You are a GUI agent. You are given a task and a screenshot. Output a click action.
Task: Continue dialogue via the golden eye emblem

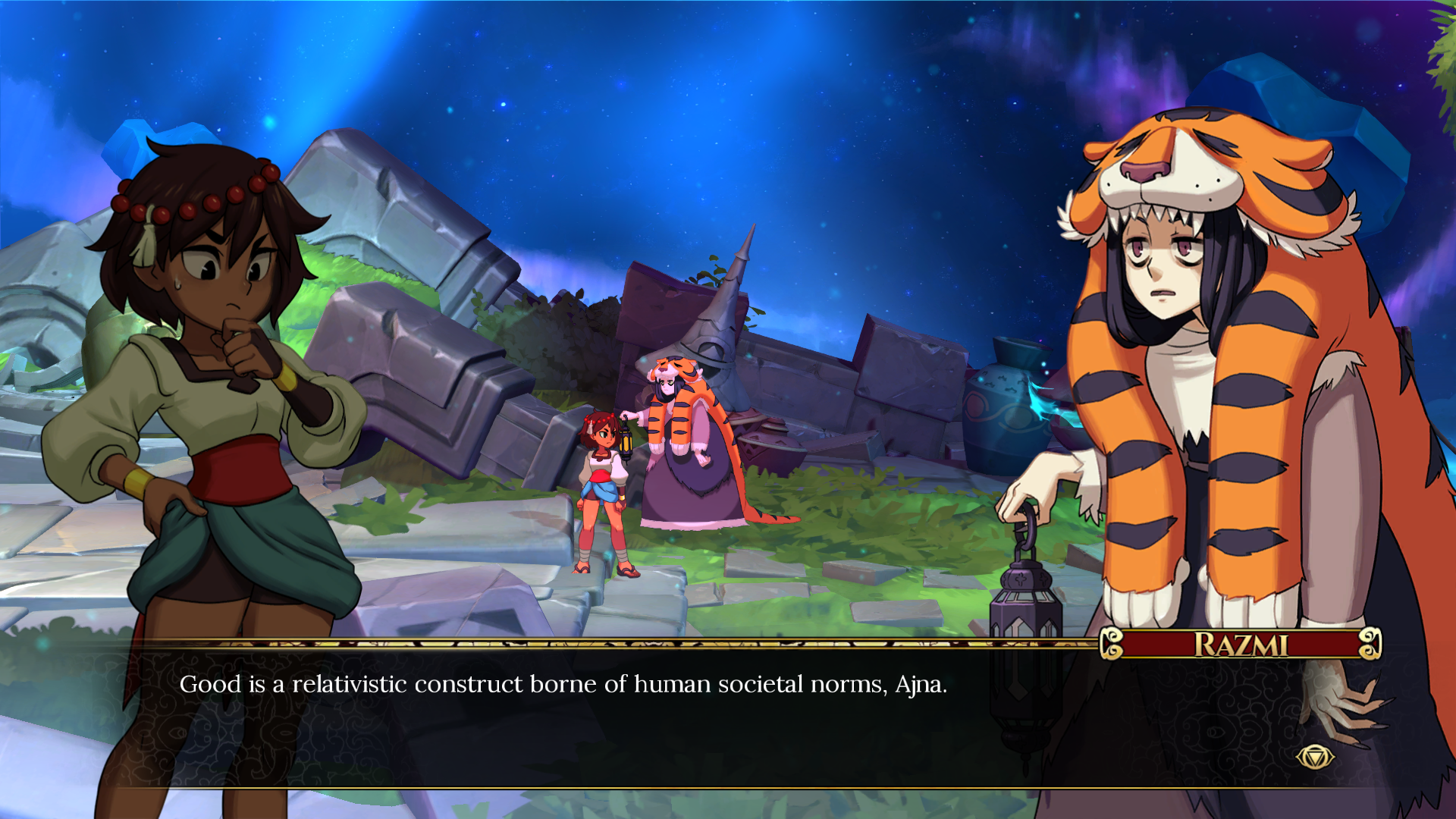pos(1314,757)
